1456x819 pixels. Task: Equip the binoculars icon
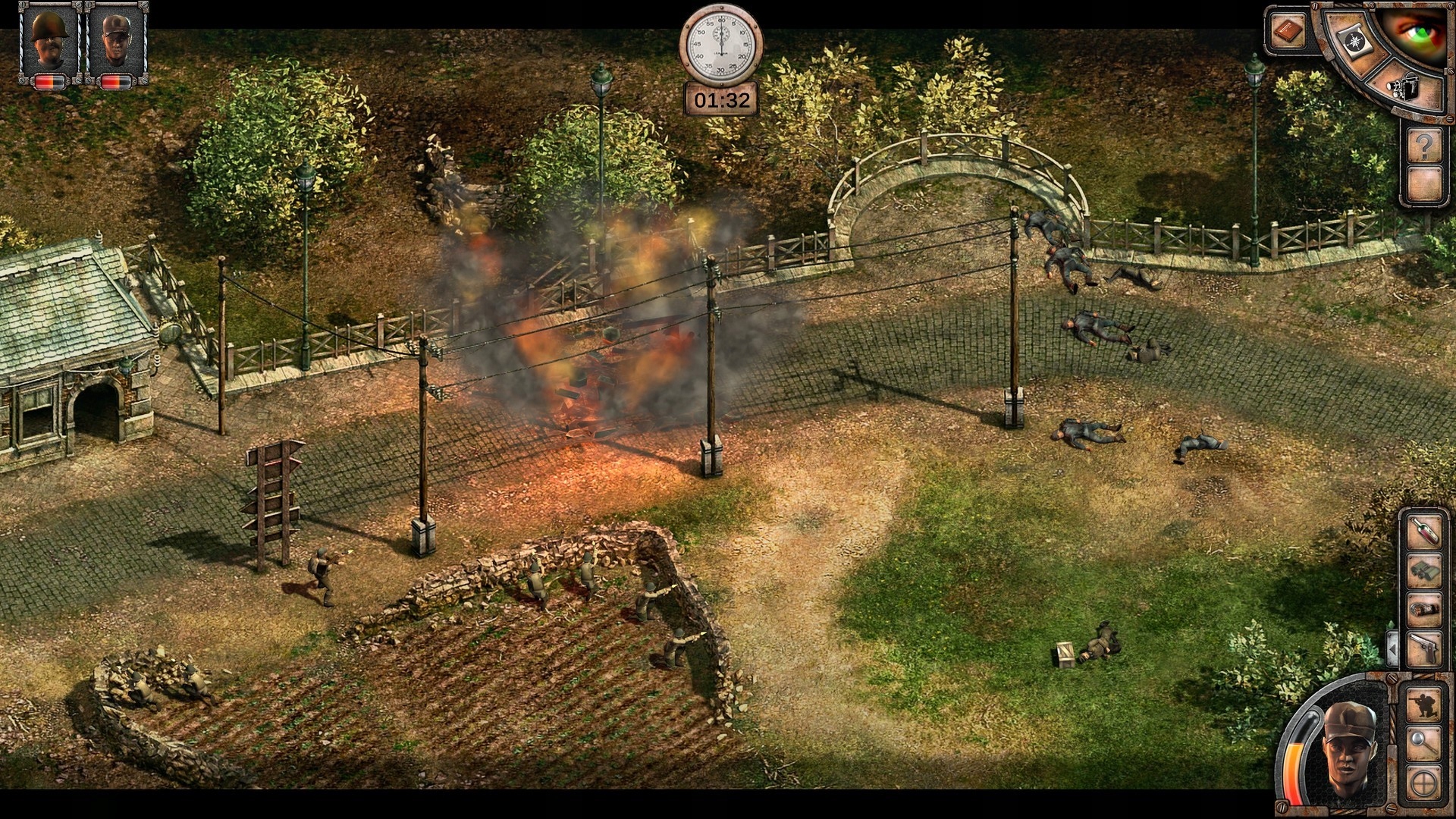point(1424,569)
